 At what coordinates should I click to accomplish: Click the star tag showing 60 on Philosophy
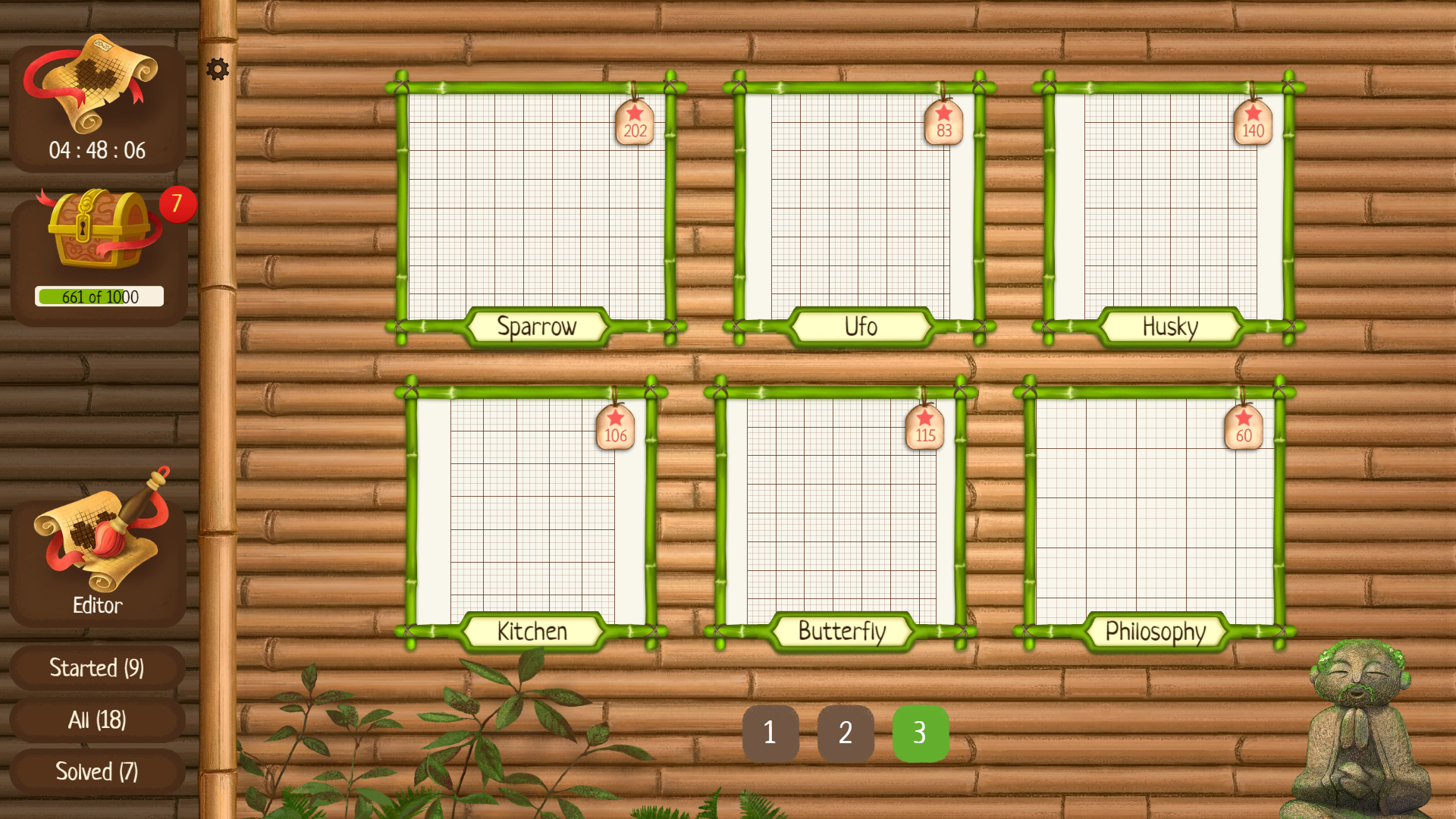(1242, 426)
